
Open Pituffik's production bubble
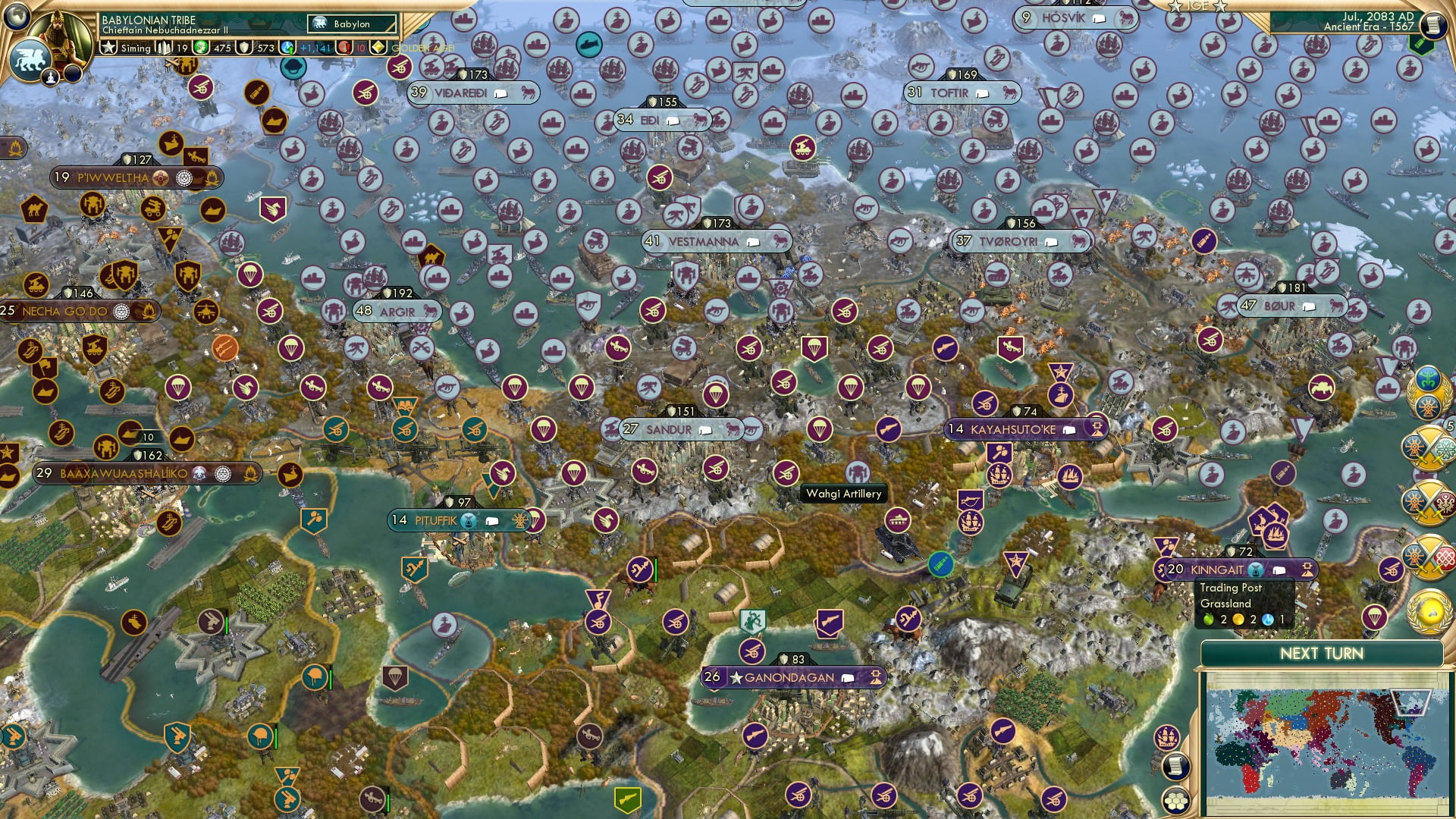(492, 521)
